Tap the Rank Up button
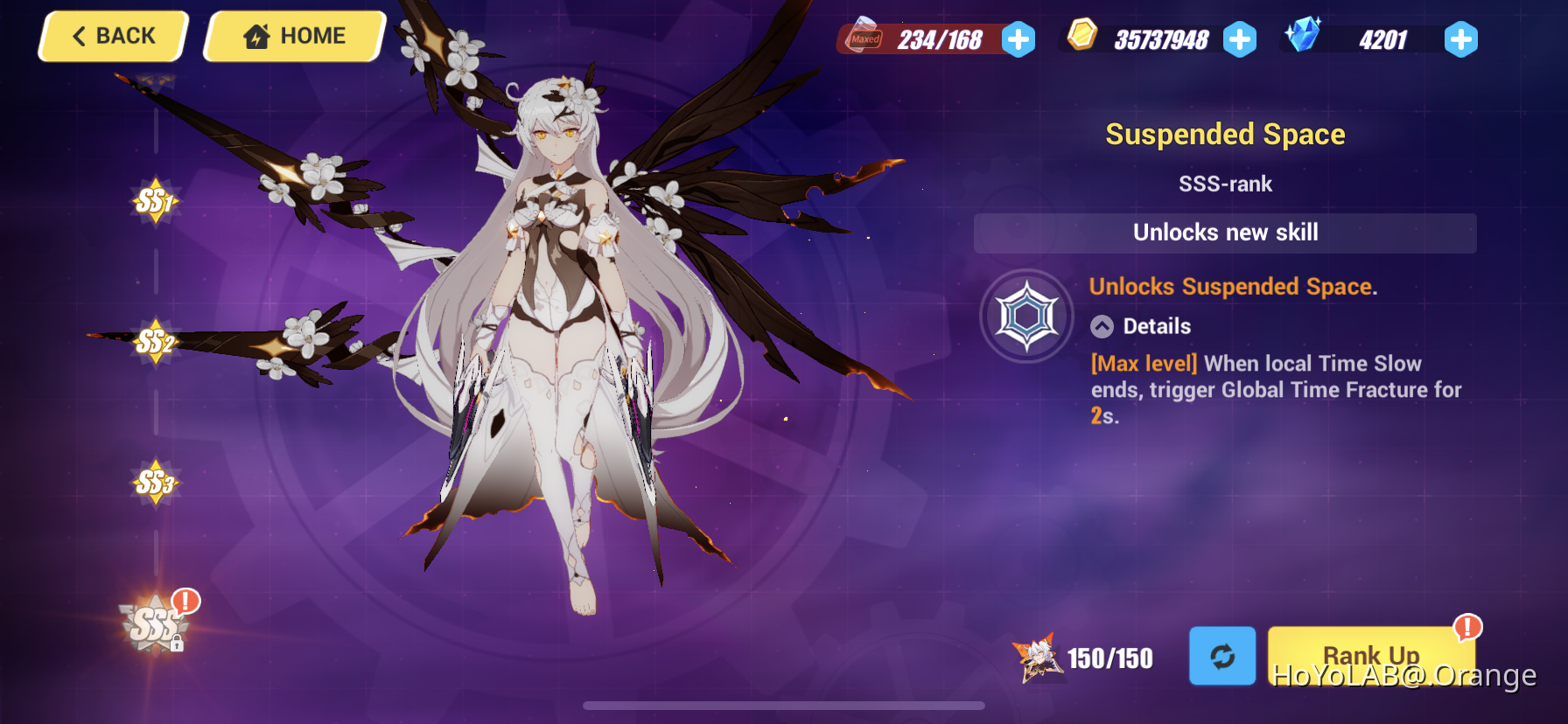 point(1371,656)
